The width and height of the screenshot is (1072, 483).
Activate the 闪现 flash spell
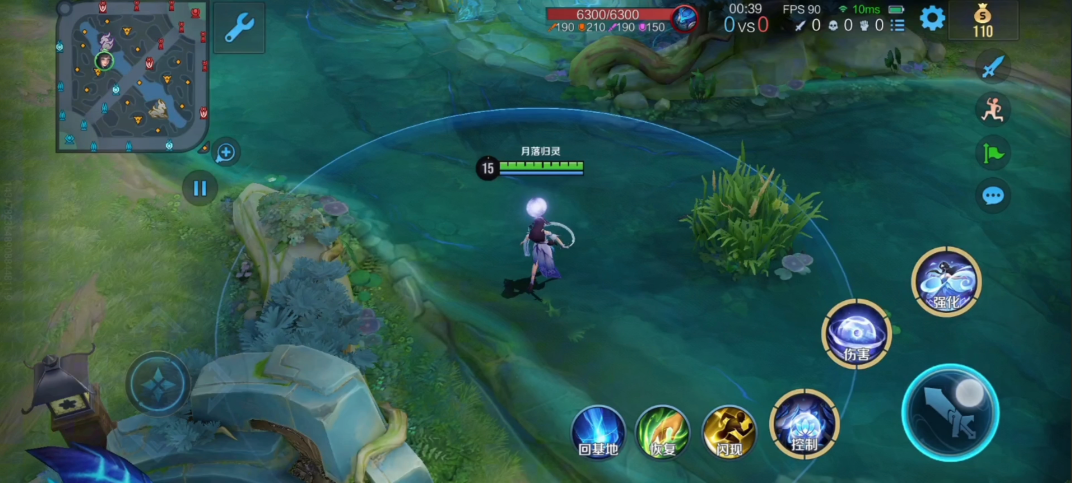coord(729,432)
